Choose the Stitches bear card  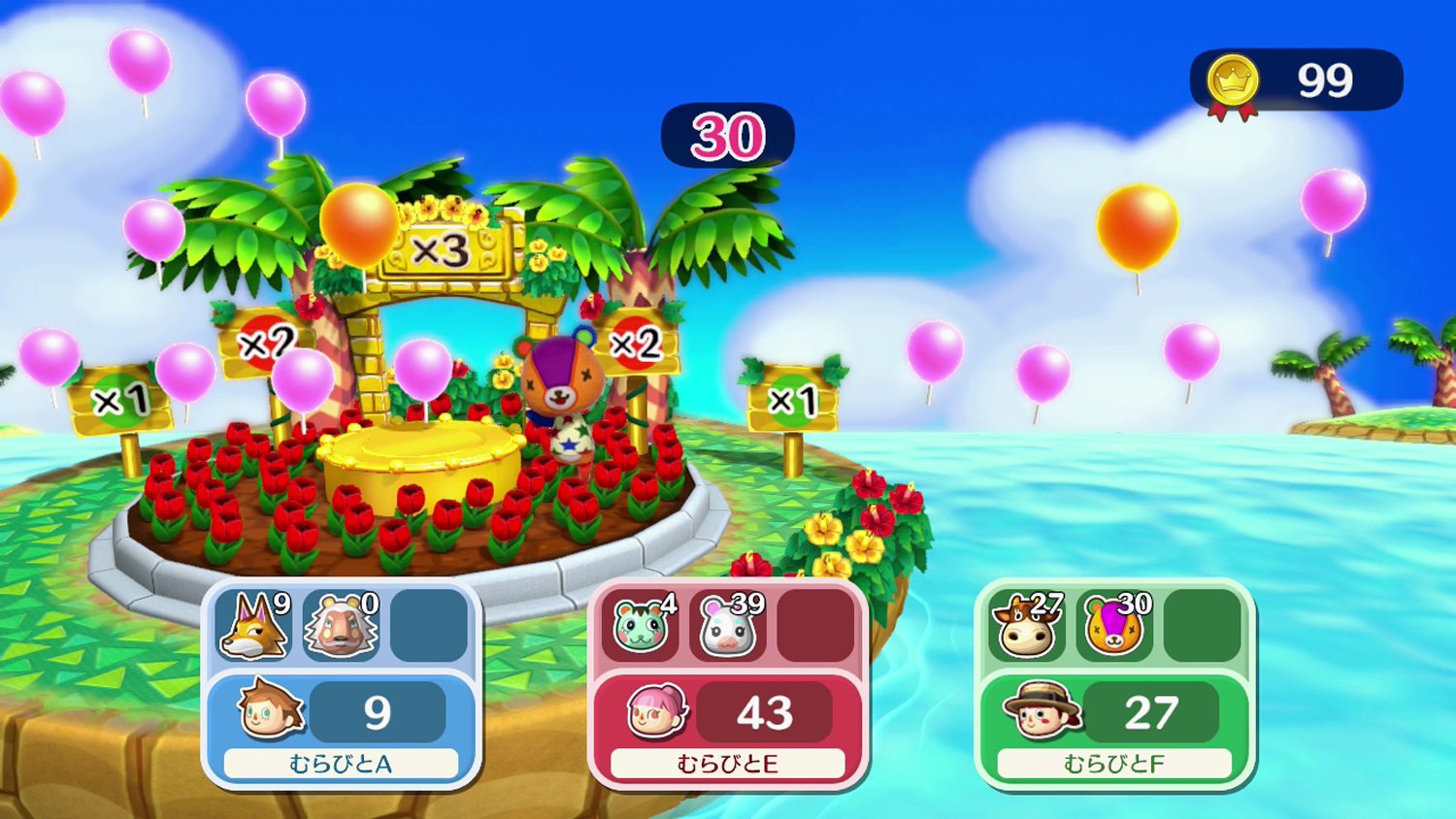pos(1114,626)
